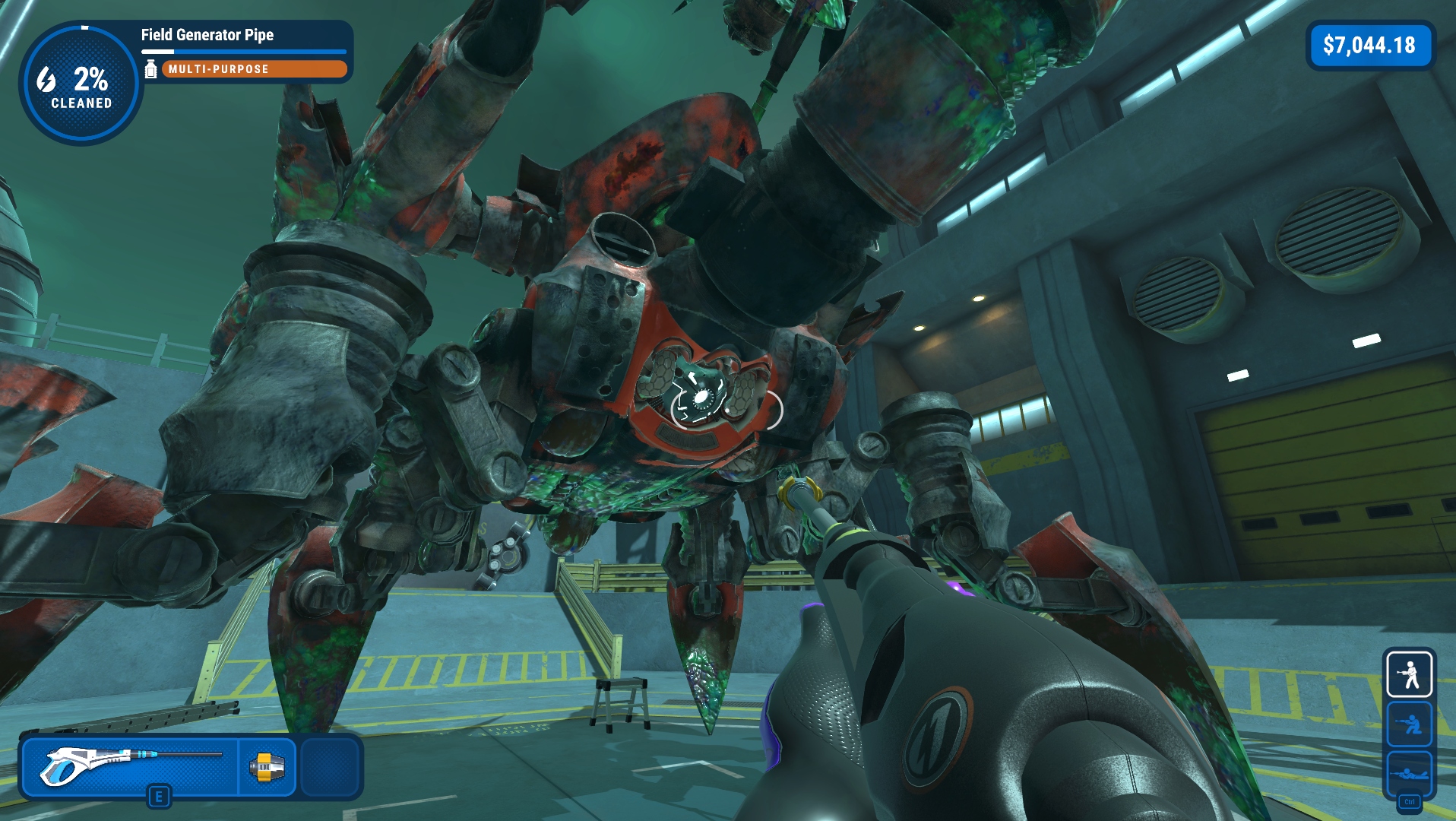Activate the prone stance icon
Screen dimensions: 1456x821
tap(1410, 774)
